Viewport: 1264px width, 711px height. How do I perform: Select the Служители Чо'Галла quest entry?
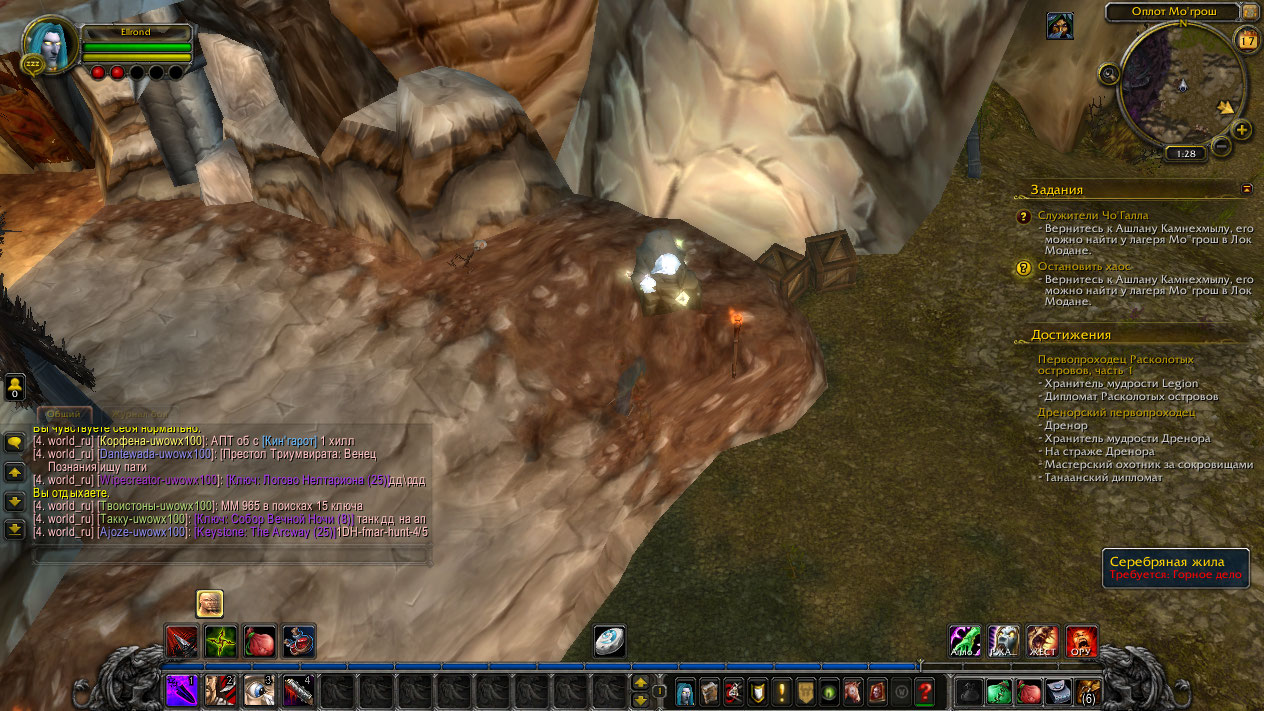pos(1093,215)
